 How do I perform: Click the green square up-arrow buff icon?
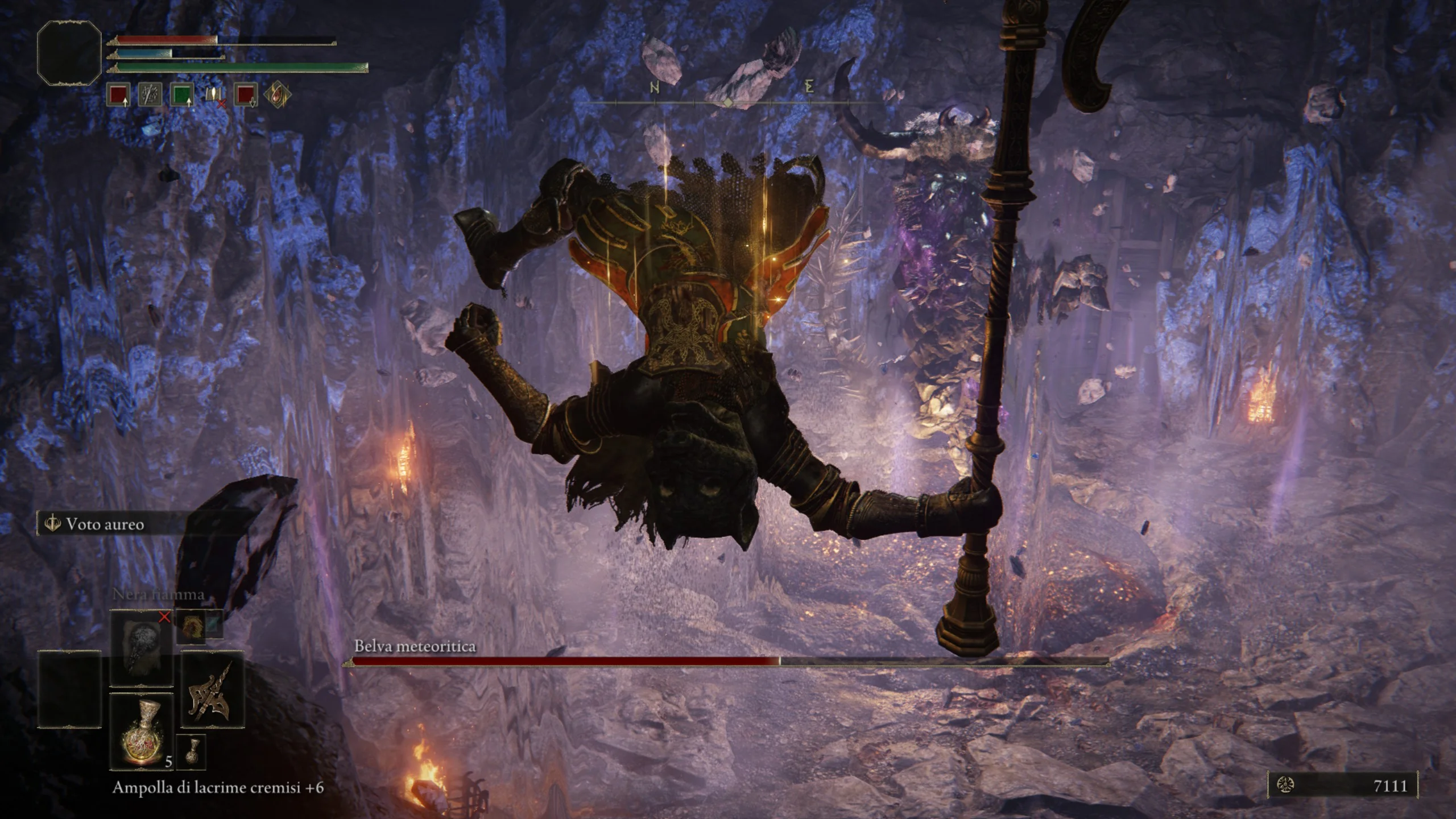pos(182,95)
